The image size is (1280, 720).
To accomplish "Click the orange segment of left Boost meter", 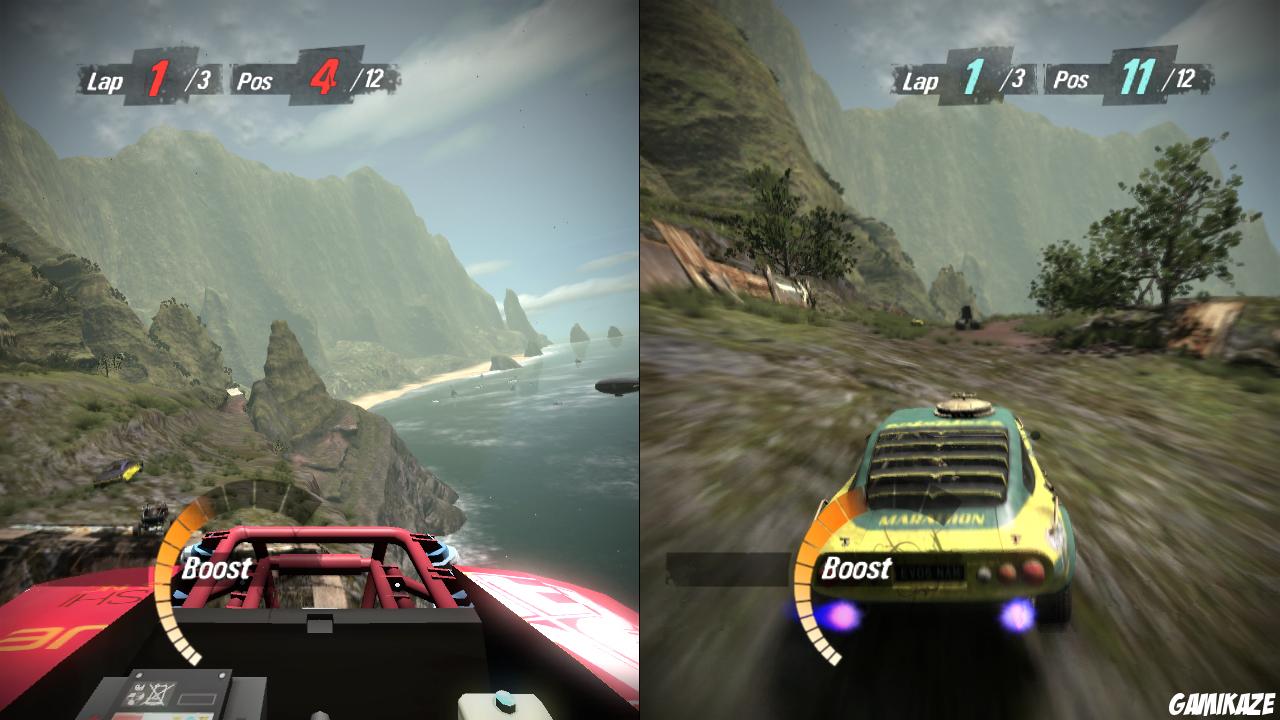I will coord(180,525).
